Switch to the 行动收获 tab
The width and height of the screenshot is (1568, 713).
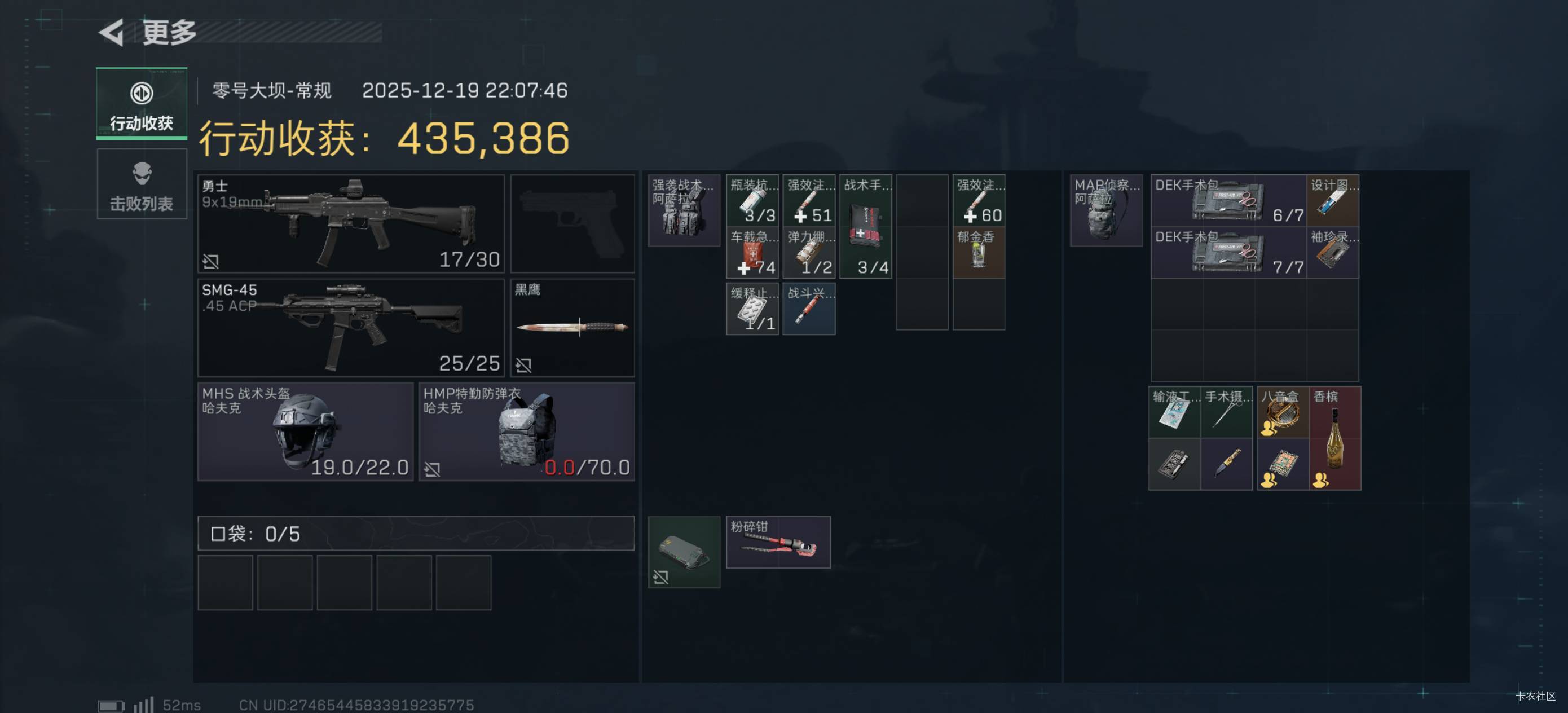[x=141, y=104]
